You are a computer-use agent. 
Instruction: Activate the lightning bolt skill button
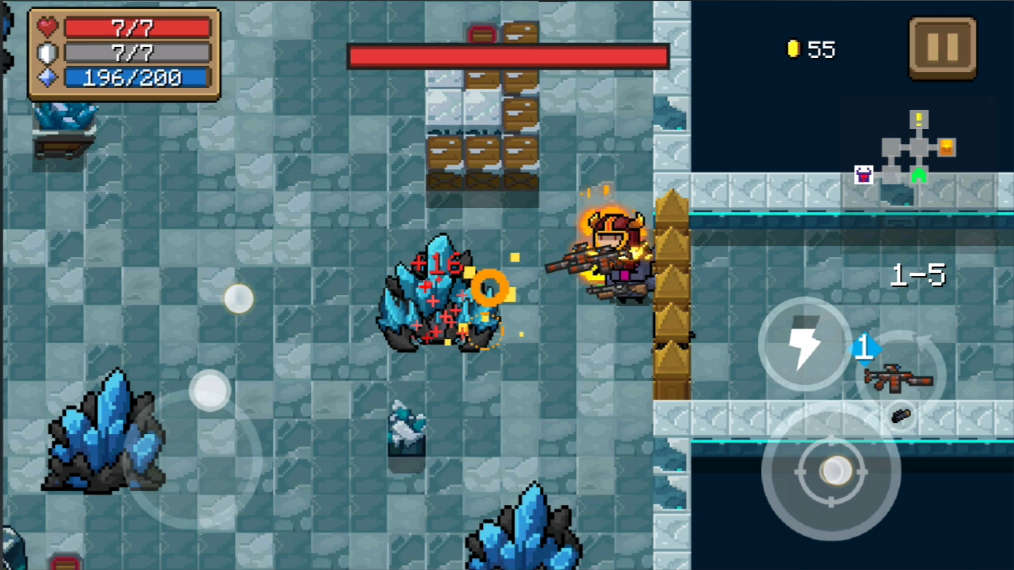pos(804,345)
